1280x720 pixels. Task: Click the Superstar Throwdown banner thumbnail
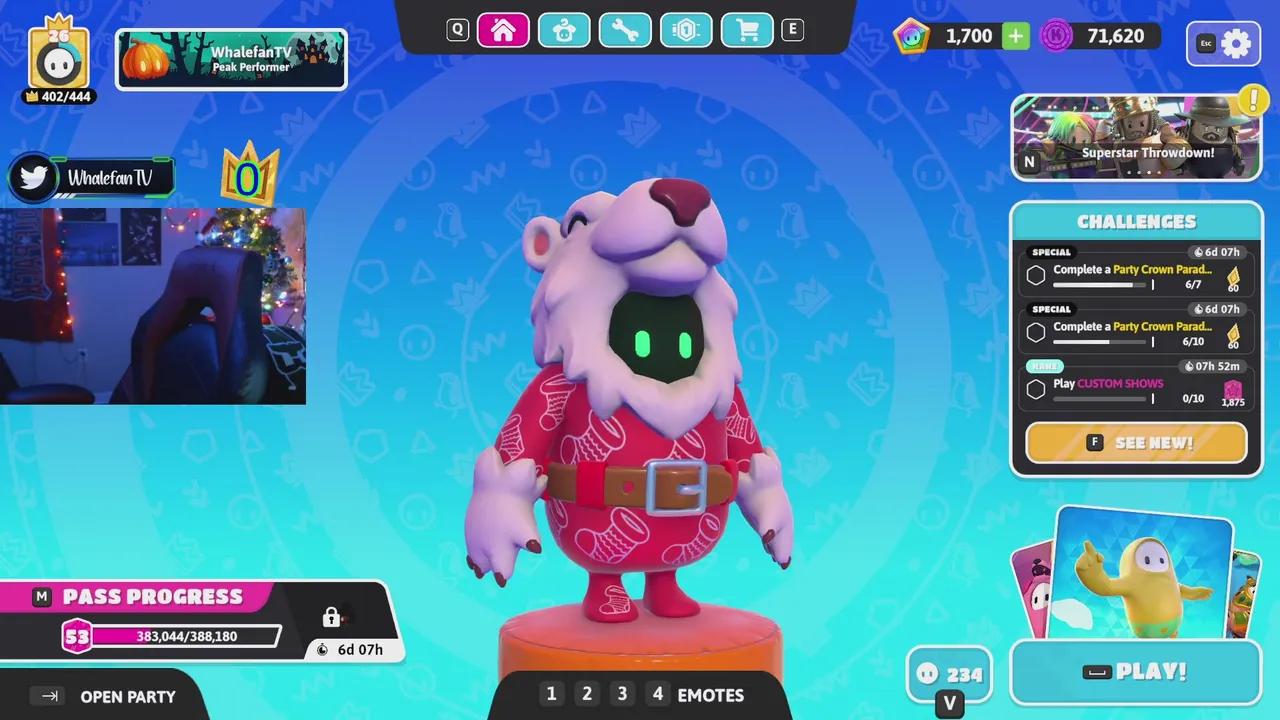[1136, 138]
